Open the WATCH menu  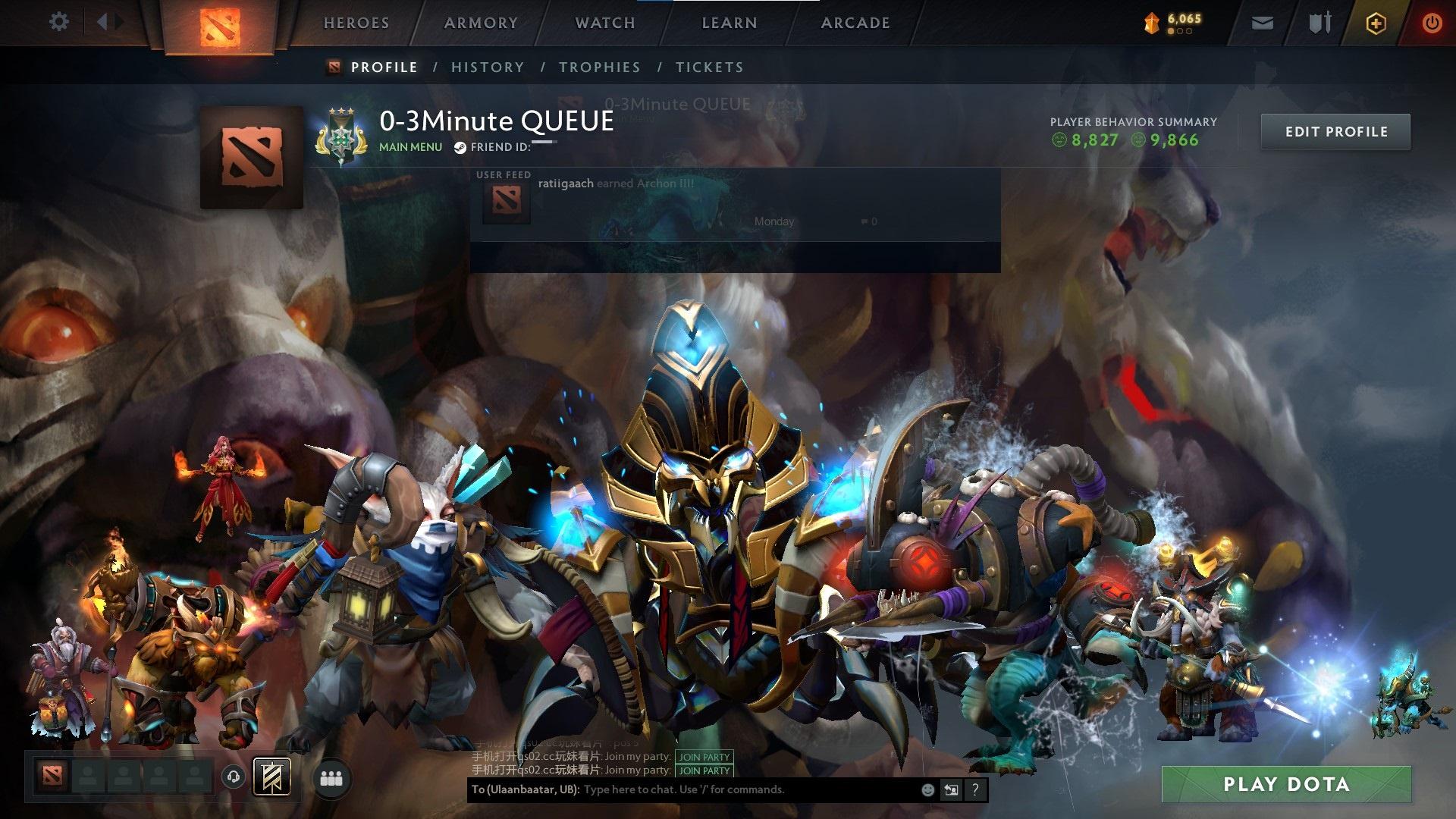pos(604,23)
